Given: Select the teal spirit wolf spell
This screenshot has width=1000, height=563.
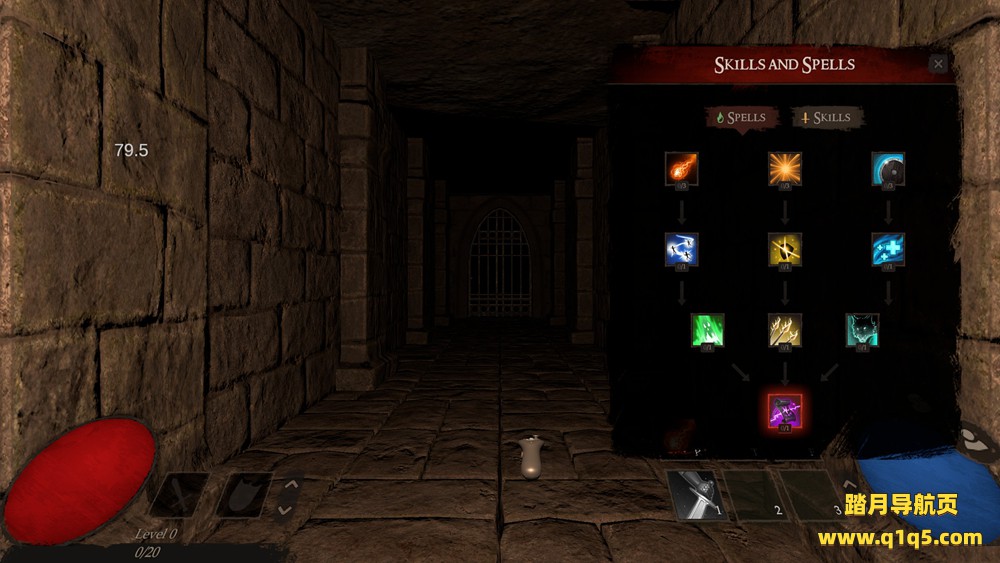Looking at the screenshot, I should 862,330.
